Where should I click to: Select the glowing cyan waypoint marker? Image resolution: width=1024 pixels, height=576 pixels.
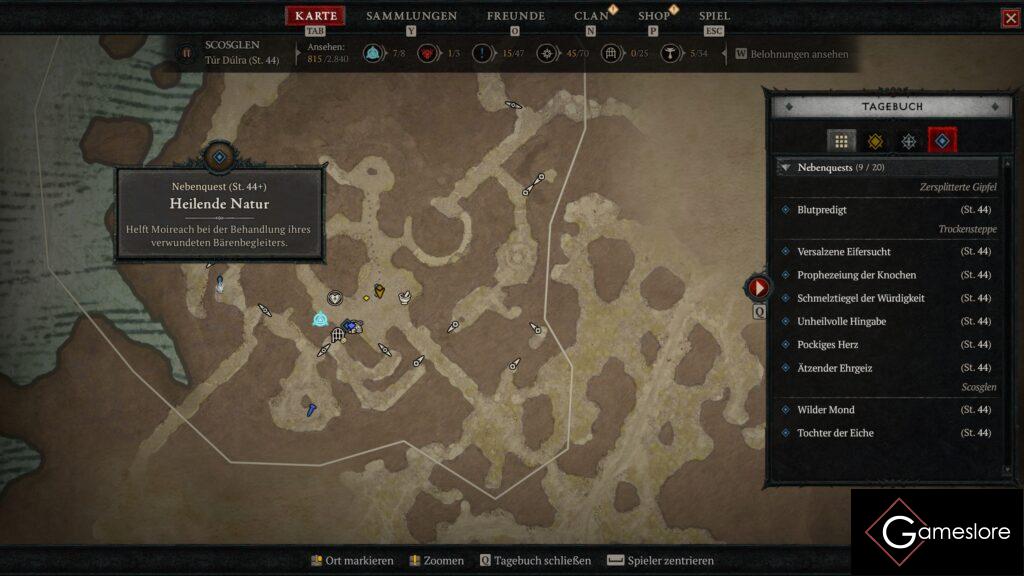(x=320, y=319)
